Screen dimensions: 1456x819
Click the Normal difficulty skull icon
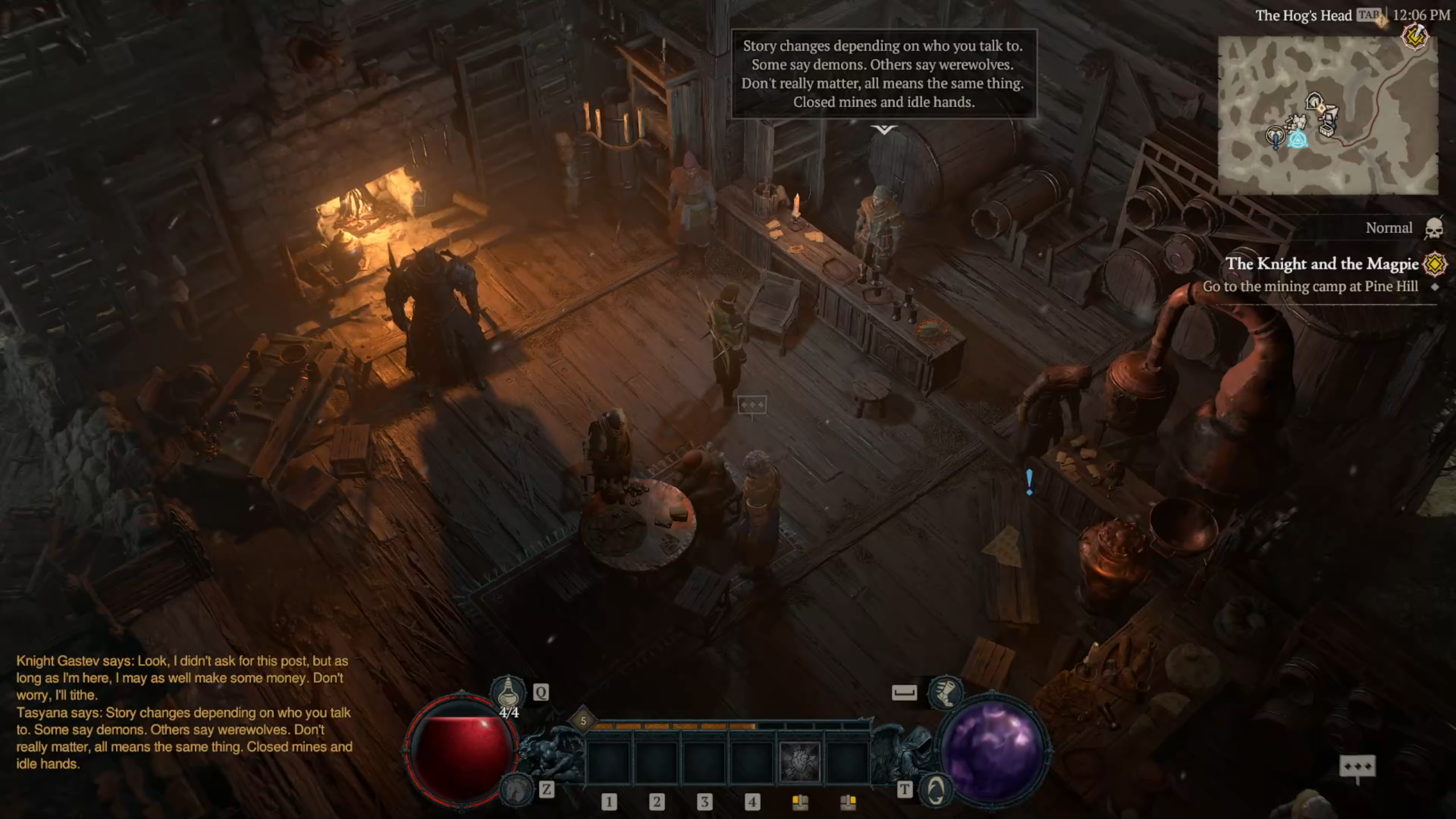click(x=1434, y=229)
